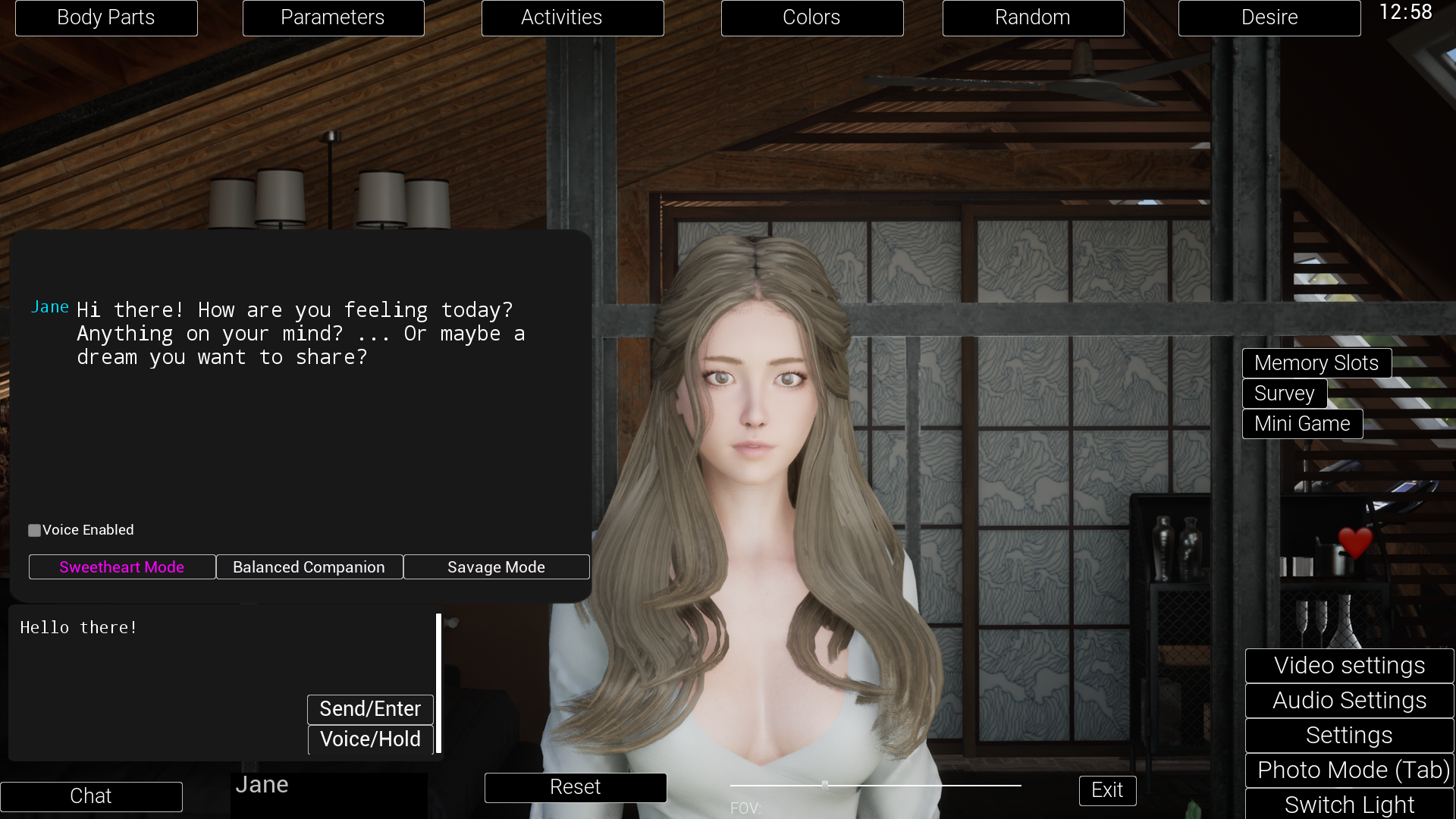Activate Savage Mode

[x=496, y=566]
